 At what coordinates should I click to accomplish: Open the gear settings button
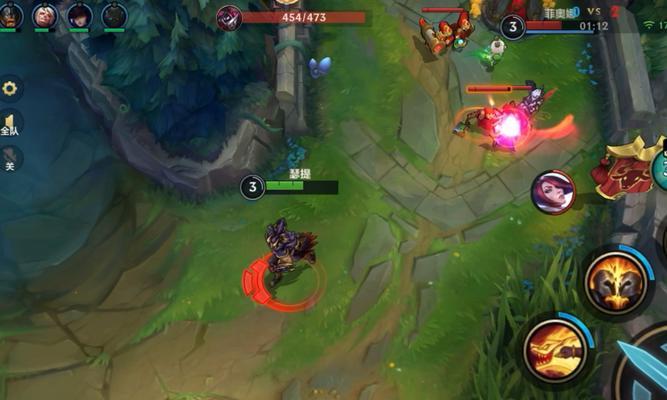10,89
